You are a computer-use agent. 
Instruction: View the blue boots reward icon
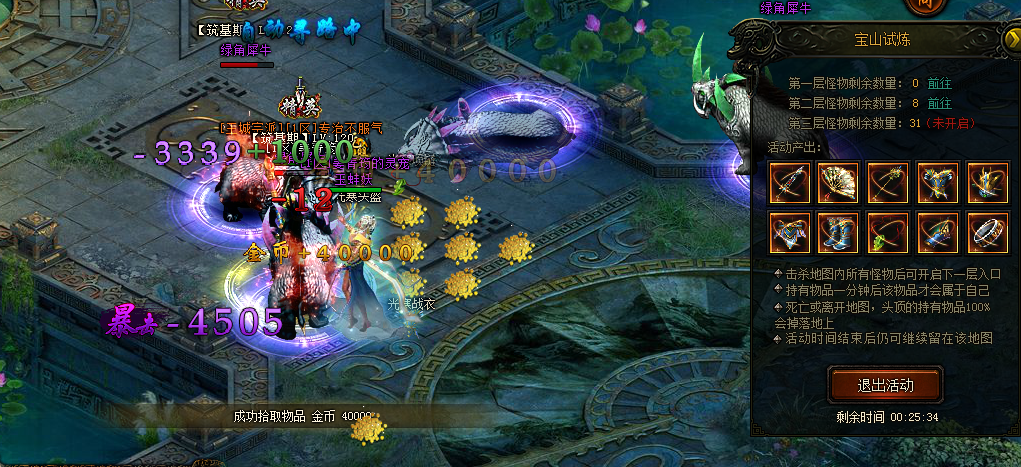pos(839,232)
